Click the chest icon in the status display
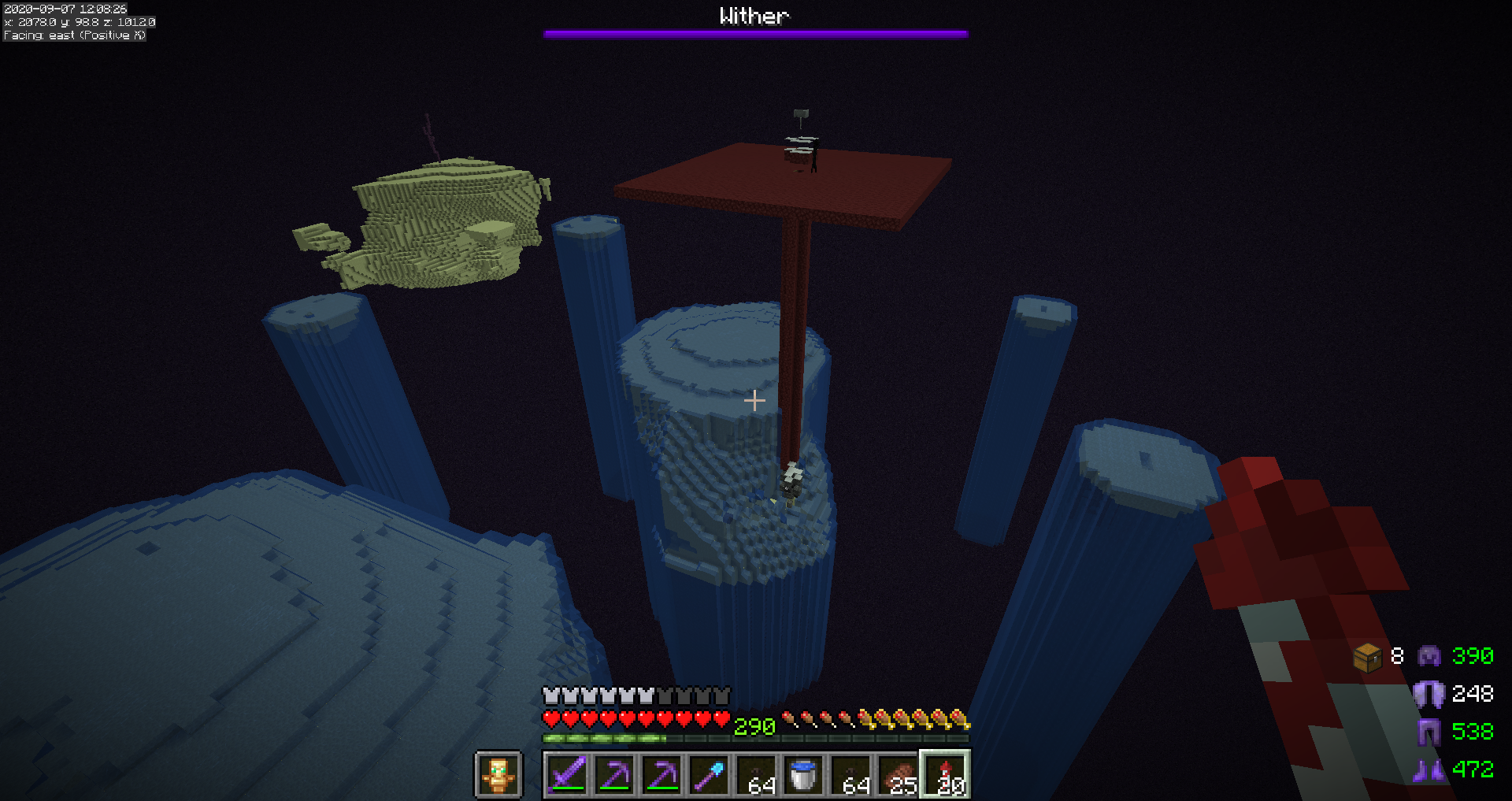Viewport: 1512px width, 801px height. pos(1368,657)
